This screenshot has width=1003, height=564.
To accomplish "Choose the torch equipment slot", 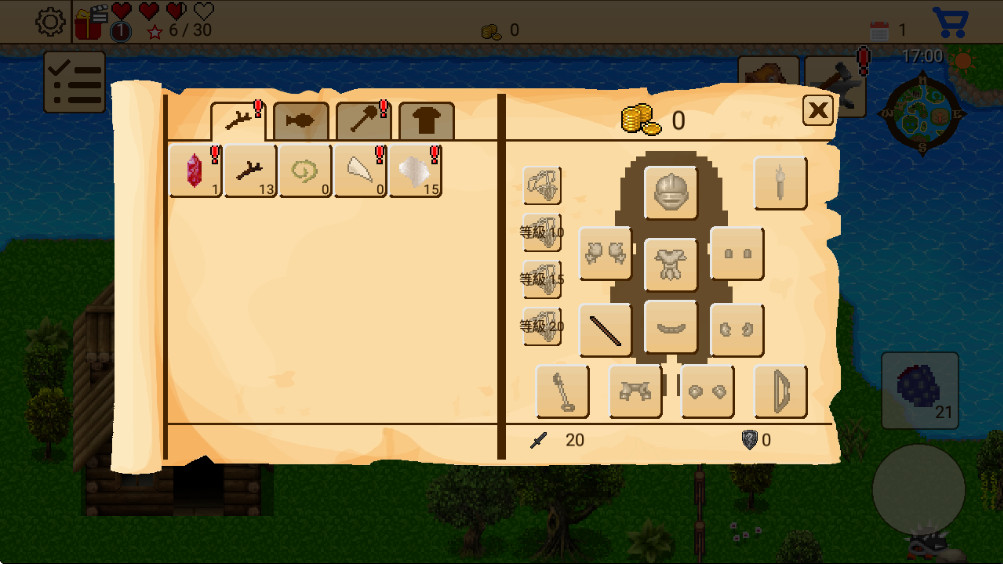I will click(x=780, y=183).
